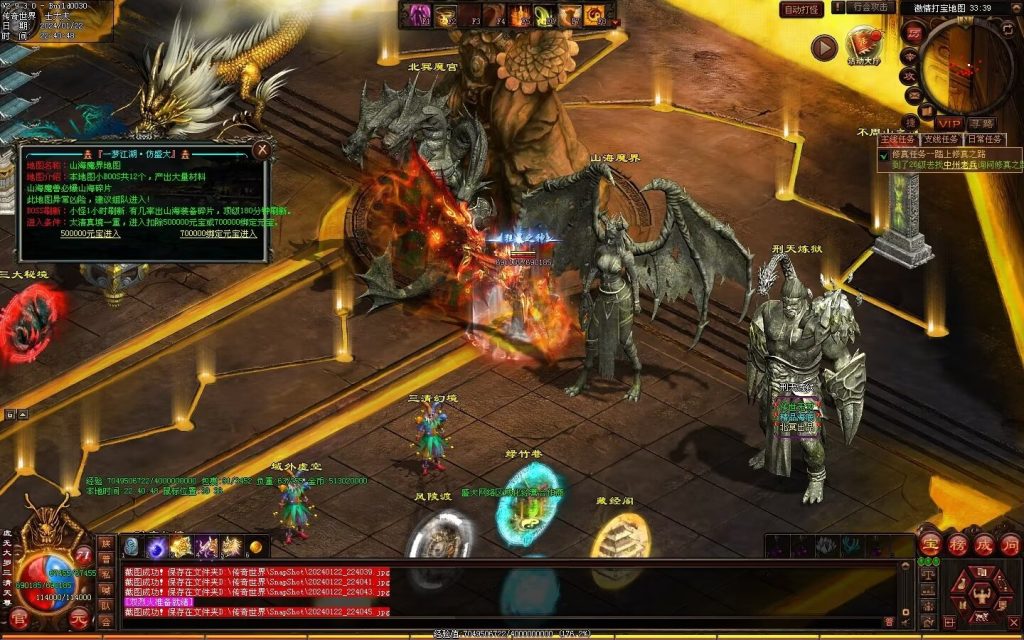Enter map with 500000元宝进入 link

[90, 233]
